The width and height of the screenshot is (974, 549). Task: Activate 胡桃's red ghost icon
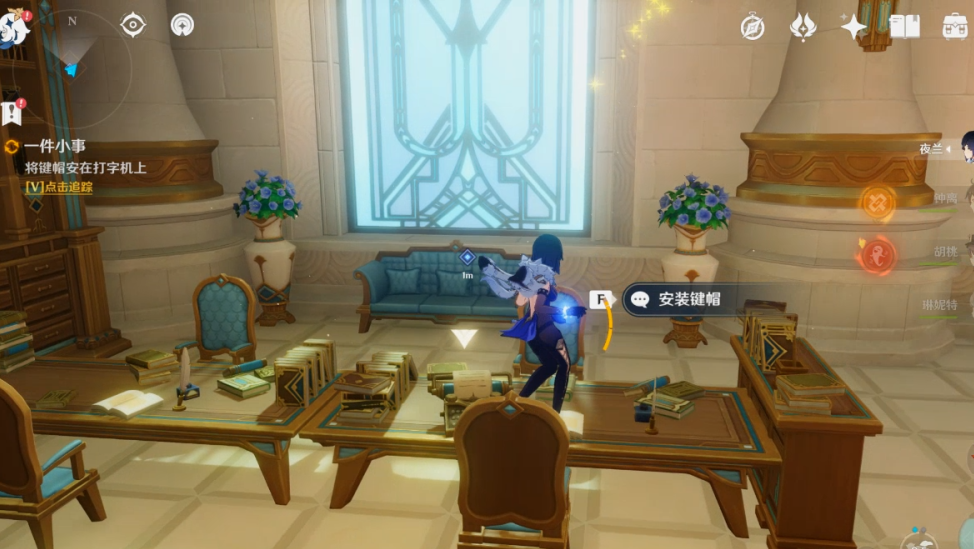pyautogui.click(x=876, y=254)
